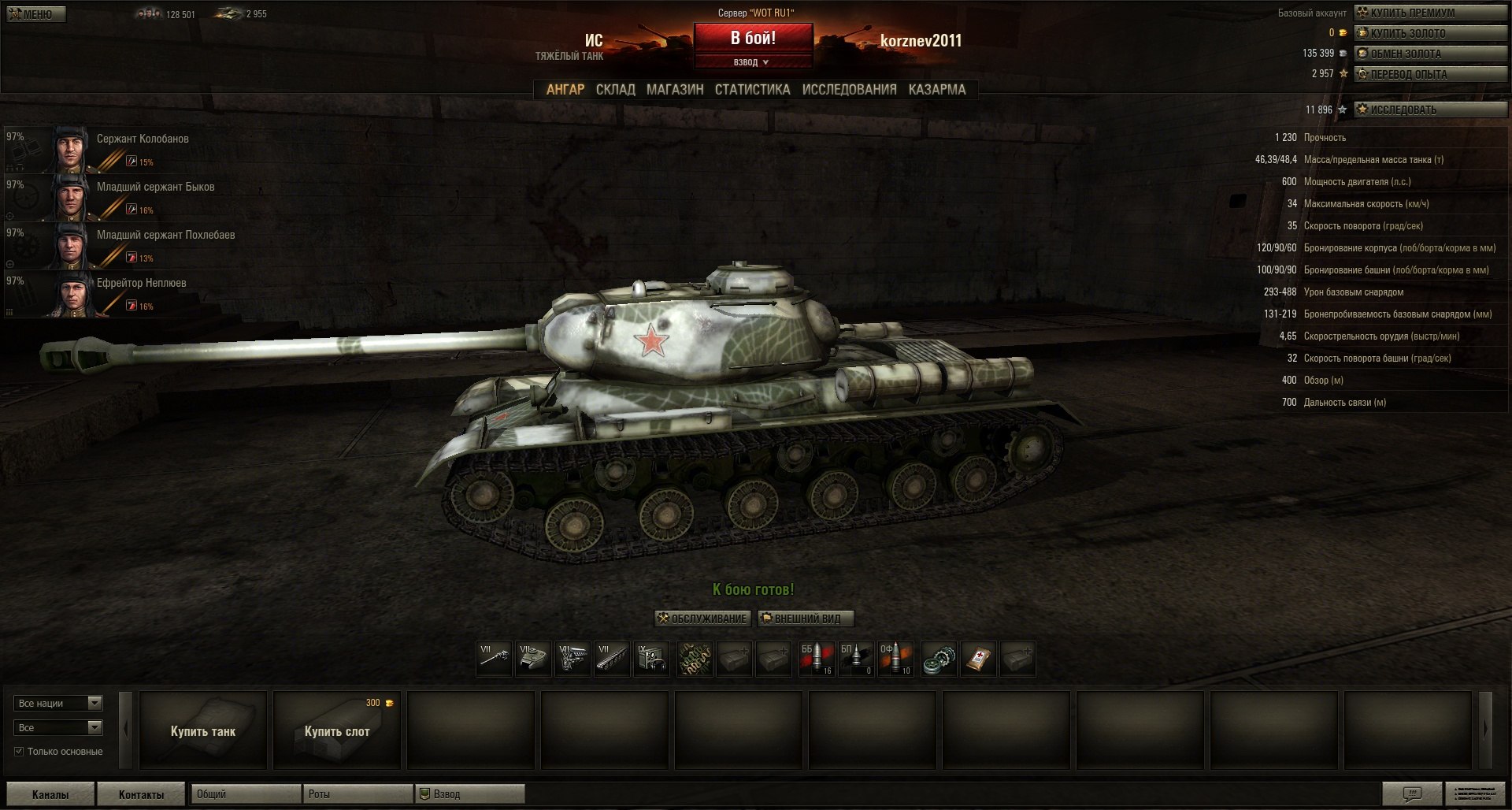This screenshot has height=810, width=1512.
Task: Open the КАЗАРМА tab
Action: pyautogui.click(x=936, y=90)
